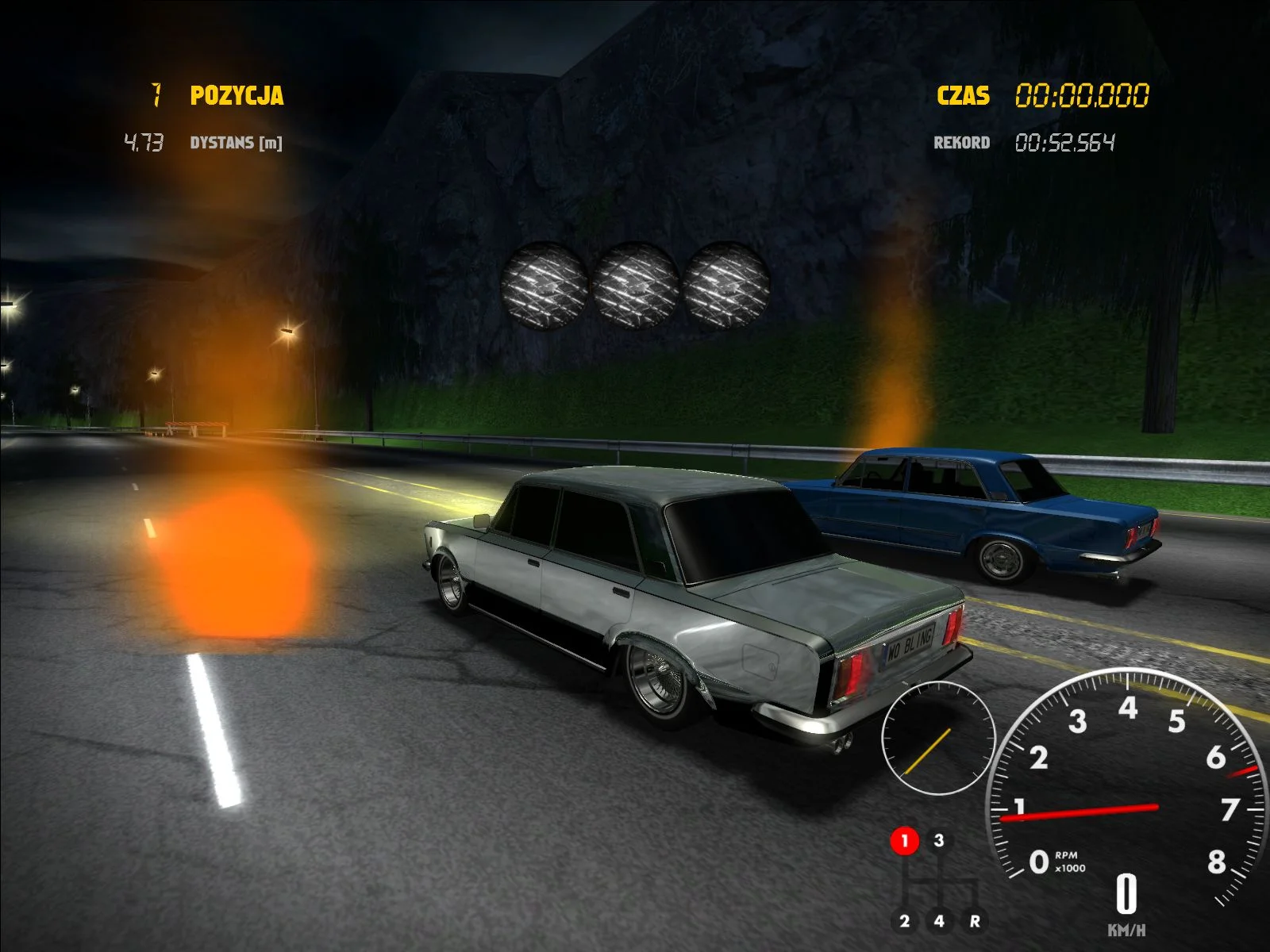This screenshot has width=1270, height=952.
Task: Select the REKORD best time display
Action: tap(962, 143)
